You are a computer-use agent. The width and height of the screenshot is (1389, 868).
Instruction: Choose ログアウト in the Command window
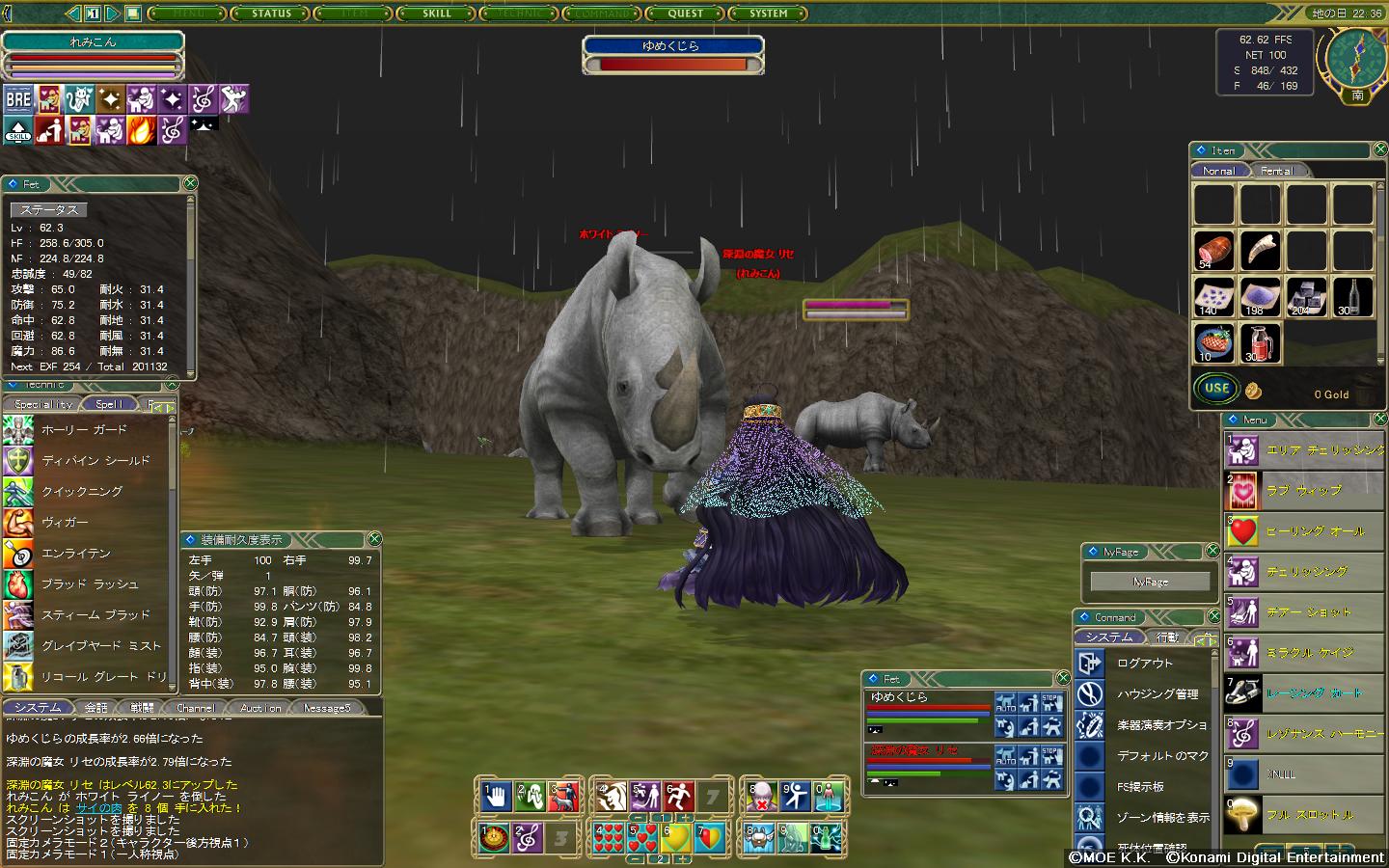[1145, 664]
